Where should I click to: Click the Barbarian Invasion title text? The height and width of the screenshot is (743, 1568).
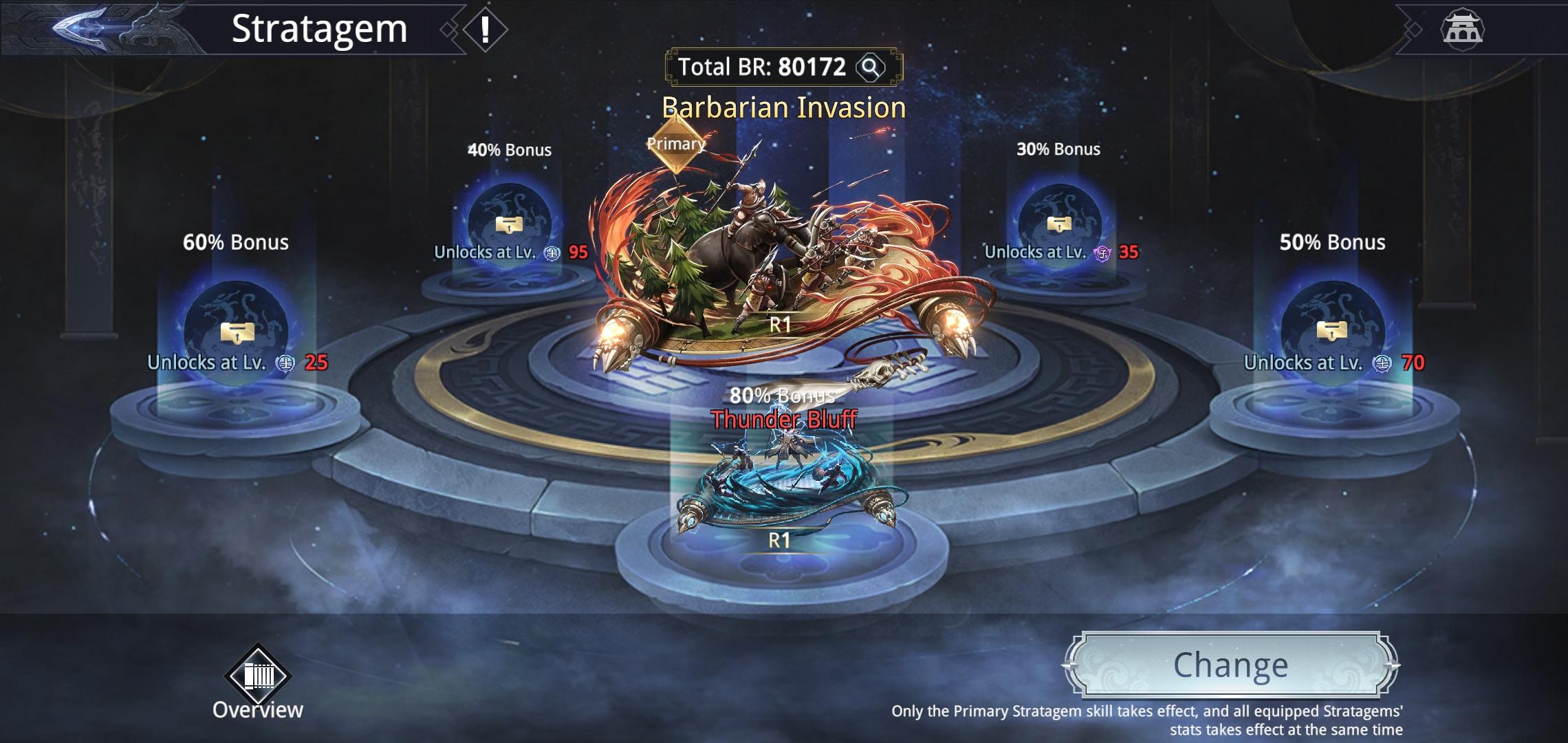(x=784, y=108)
